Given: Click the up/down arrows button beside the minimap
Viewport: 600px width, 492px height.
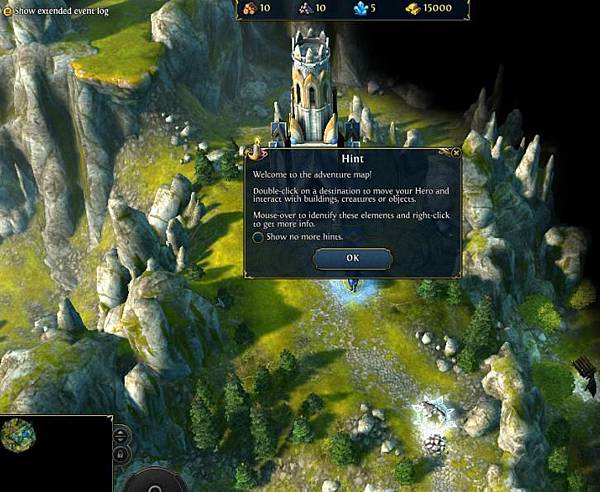Looking at the screenshot, I should point(121,435).
